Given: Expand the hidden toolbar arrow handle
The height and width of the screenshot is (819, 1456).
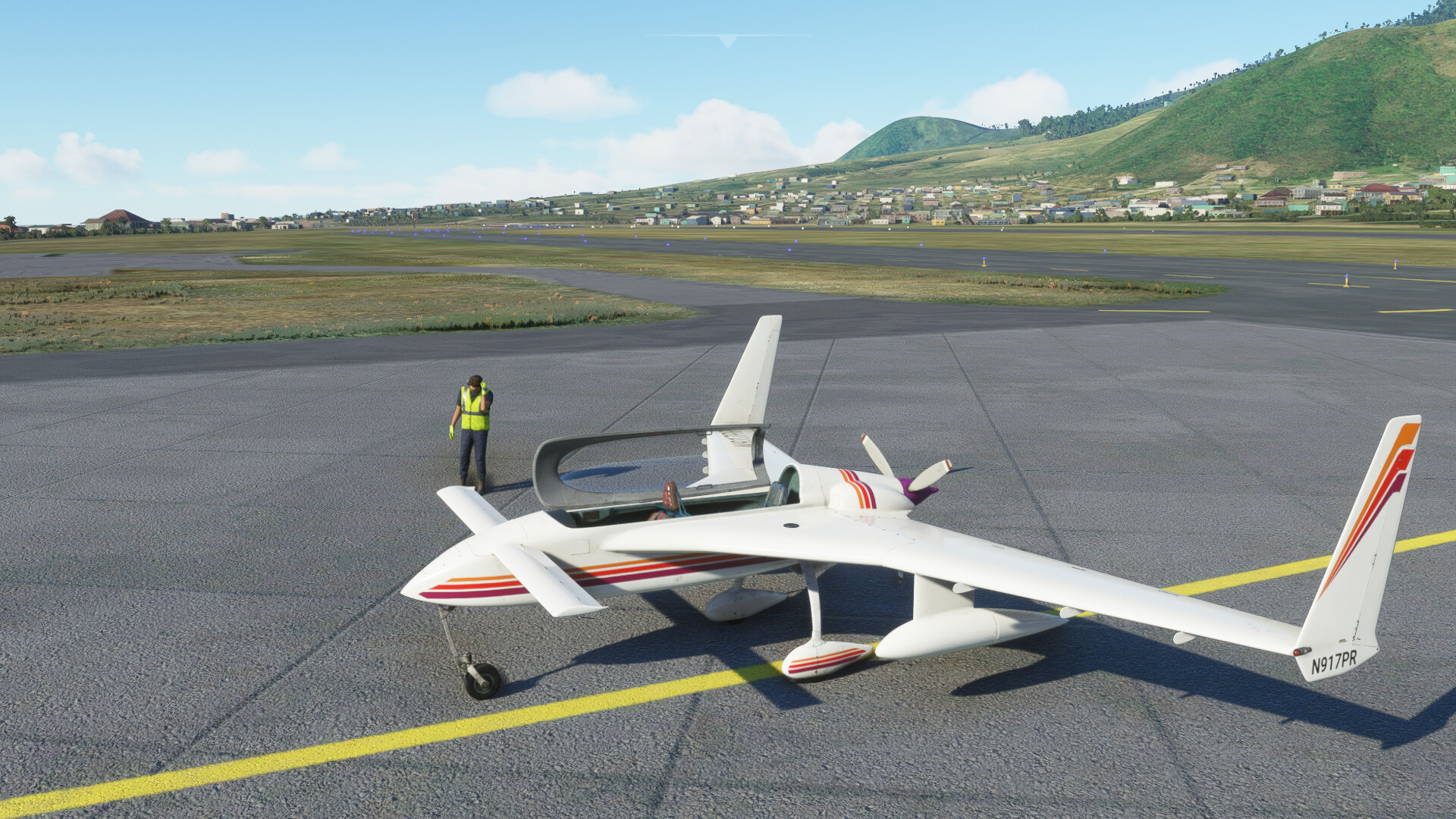Looking at the screenshot, I should 727,41.
